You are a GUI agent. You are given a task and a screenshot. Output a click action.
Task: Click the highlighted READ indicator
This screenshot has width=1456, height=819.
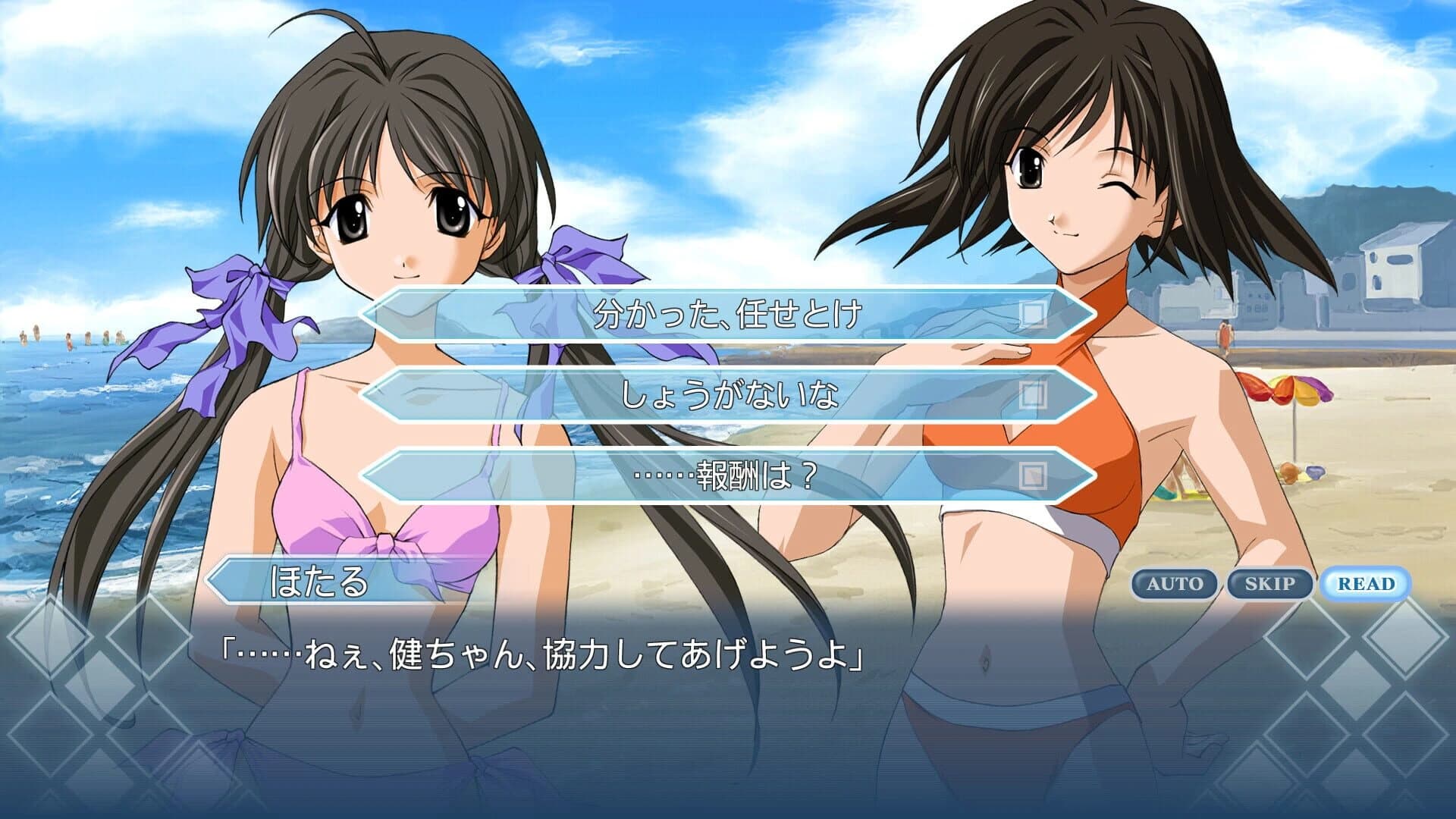(1367, 583)
